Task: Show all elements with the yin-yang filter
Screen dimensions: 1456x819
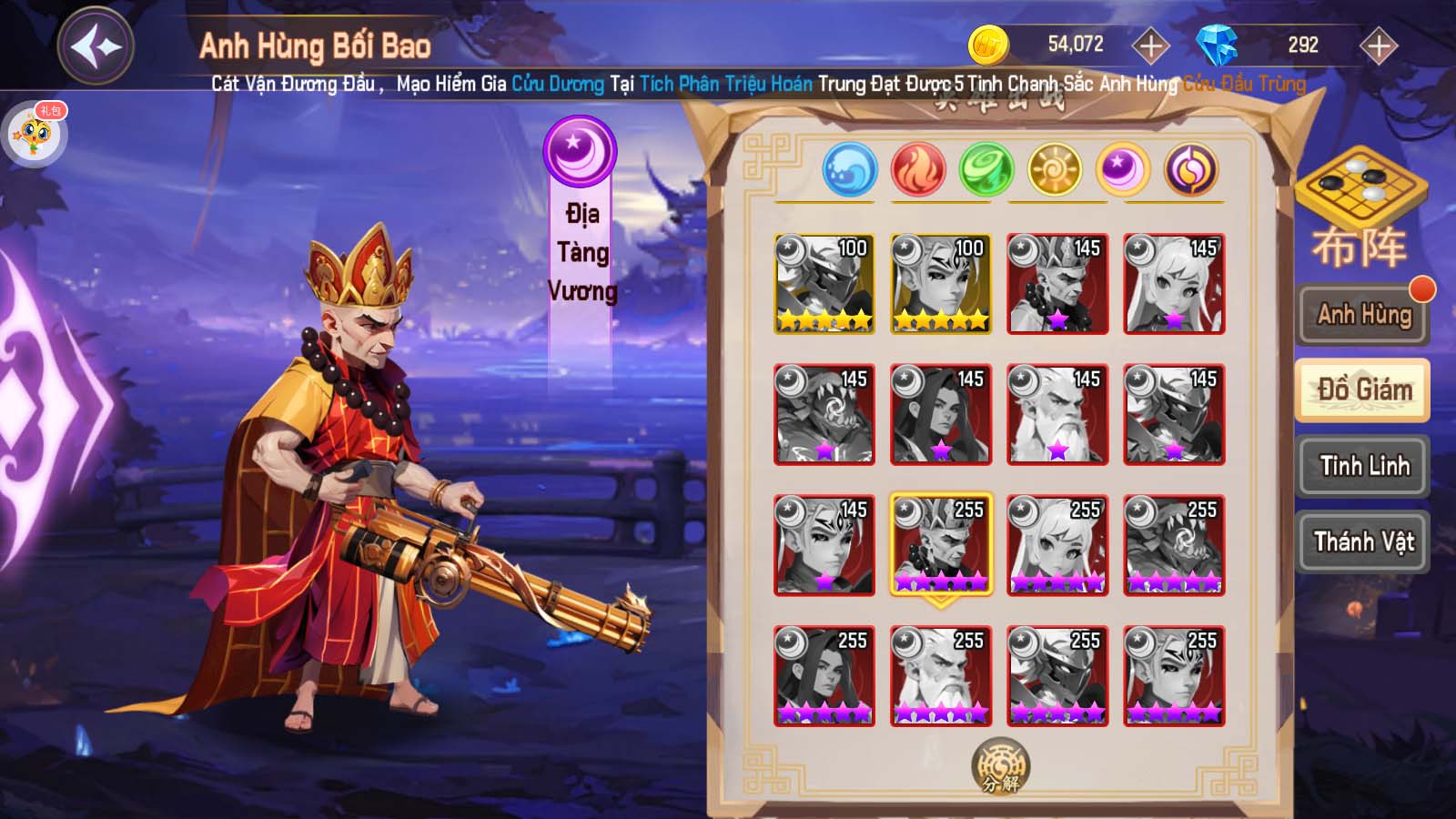Action: [1191, 170]
